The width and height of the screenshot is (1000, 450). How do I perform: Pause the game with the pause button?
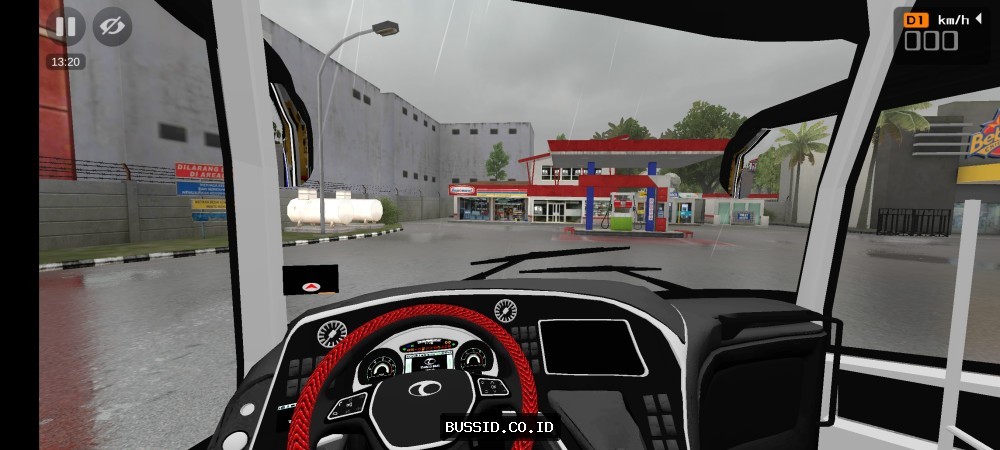coord(65,26)
